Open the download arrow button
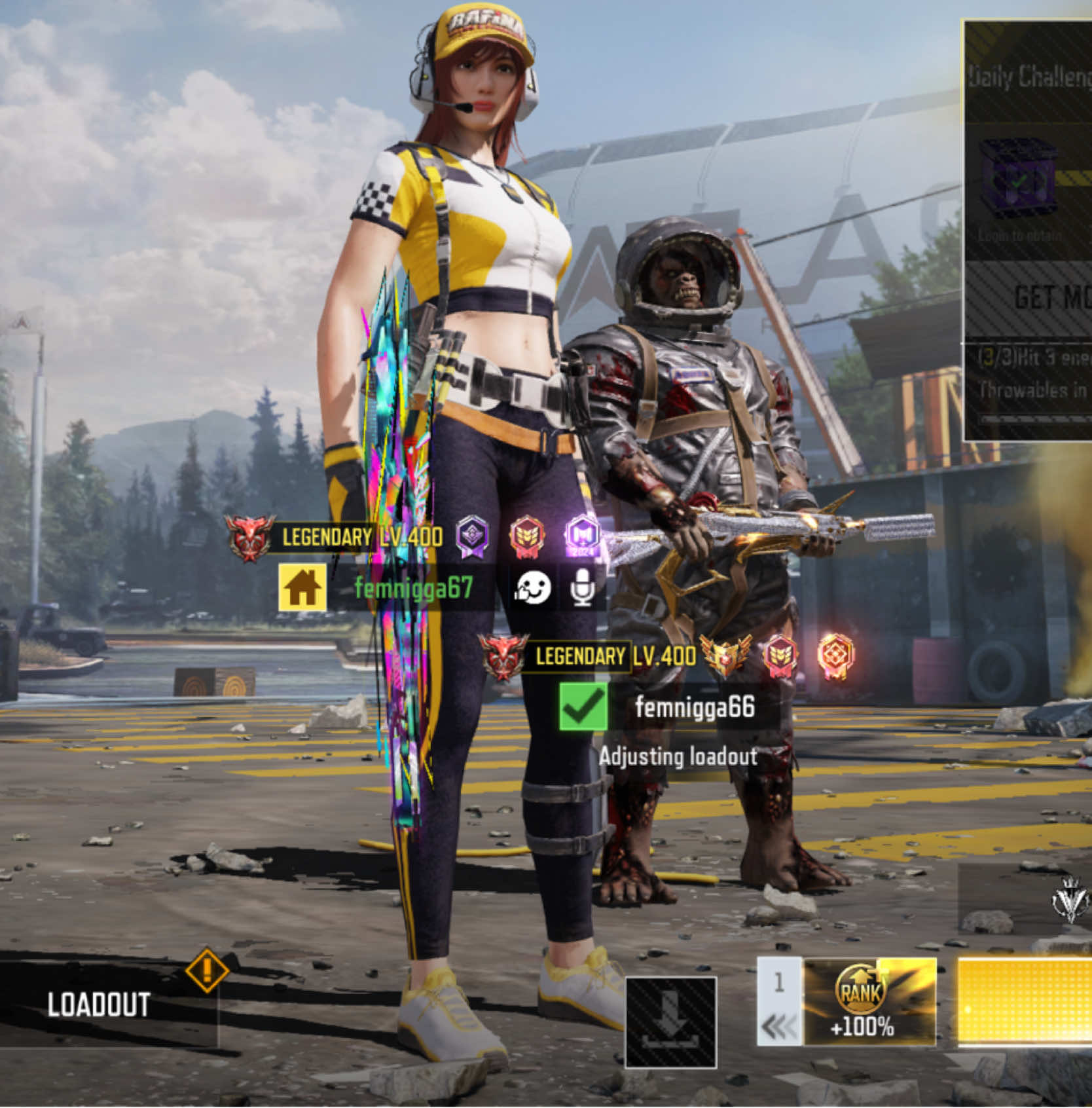Screen dimensions: 1092x1108 tap(671, 1022)
